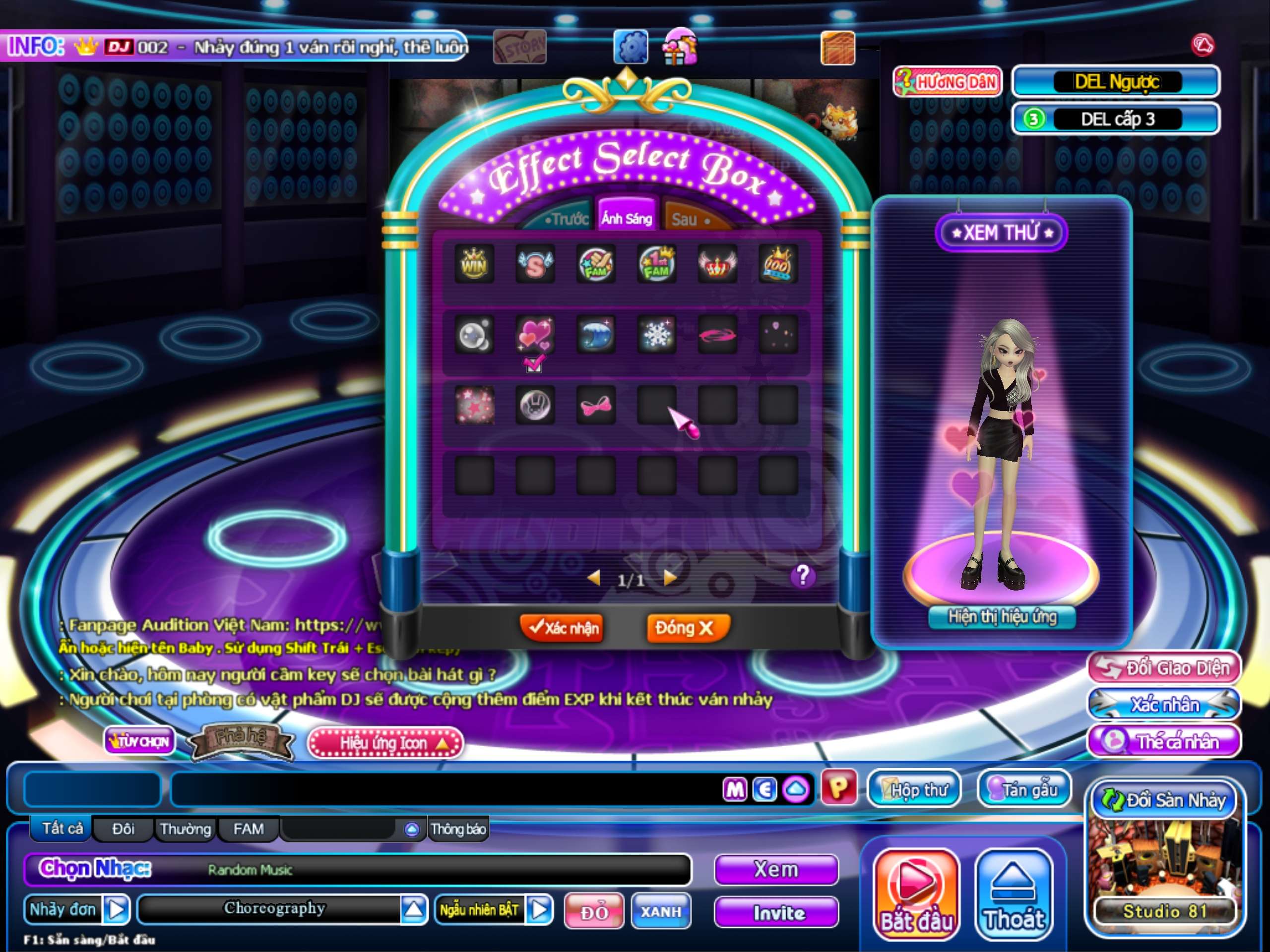Switch chat to the FAM tab
The height and width of the screenshot is (952, 1270).
click(249, 829)
